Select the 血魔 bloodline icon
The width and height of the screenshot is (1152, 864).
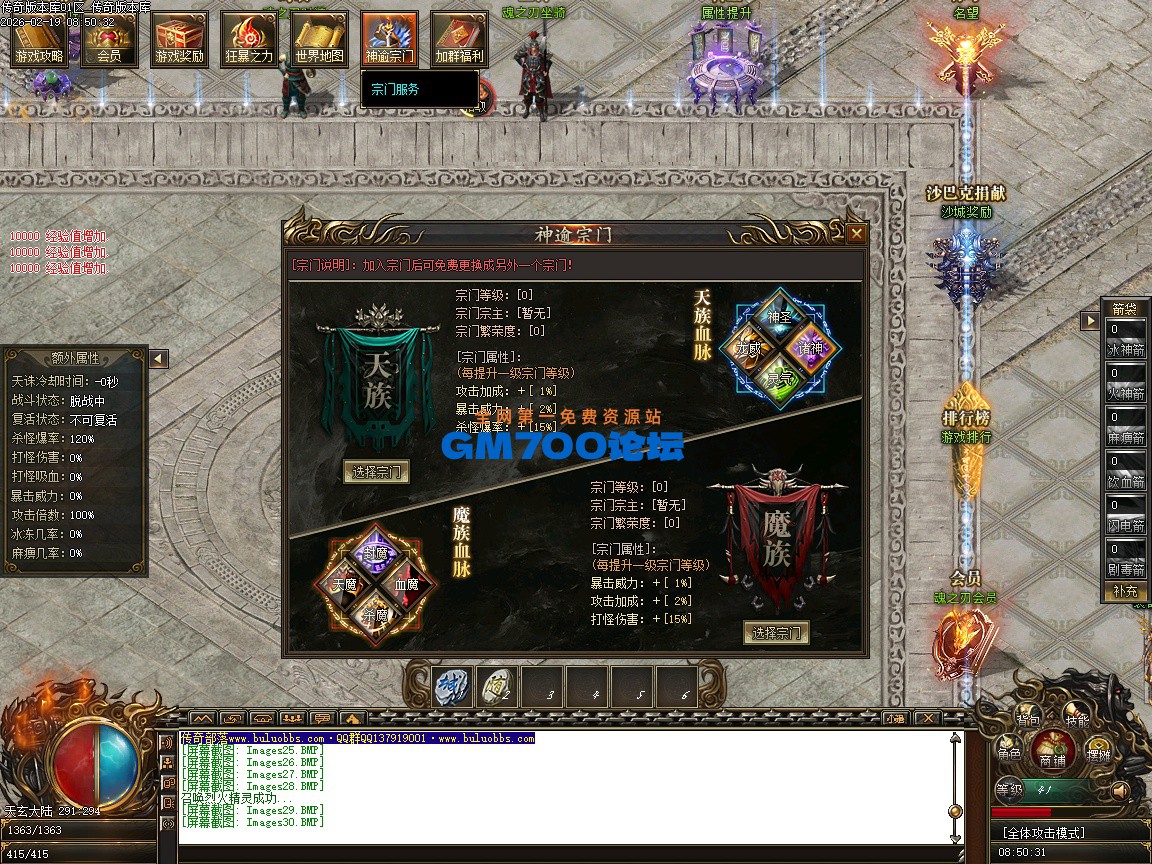pyautogui.click(x=406, y=584)
